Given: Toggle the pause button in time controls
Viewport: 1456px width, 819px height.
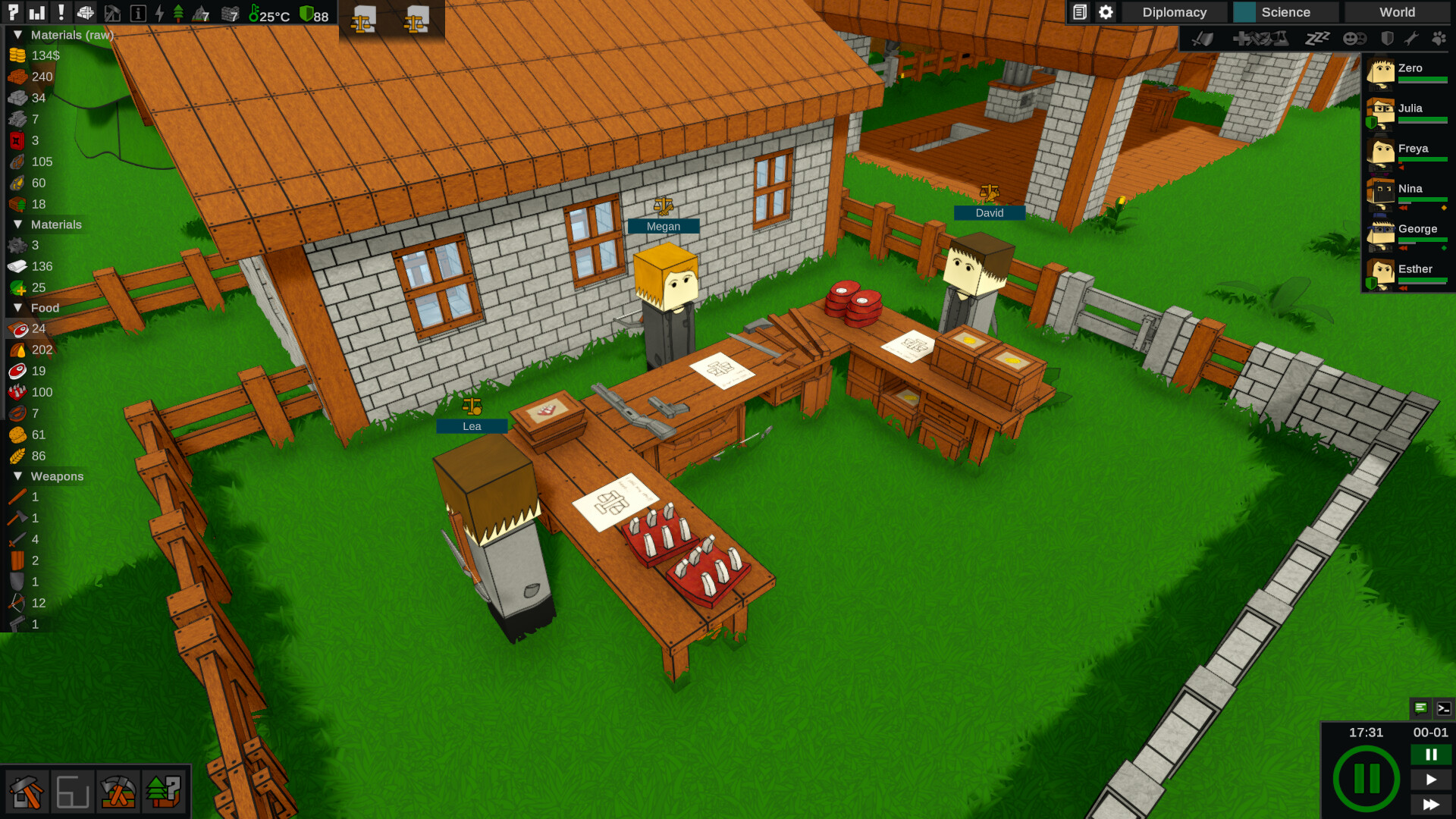Looking at the screenshot, I should click(x=1431, y=755).
